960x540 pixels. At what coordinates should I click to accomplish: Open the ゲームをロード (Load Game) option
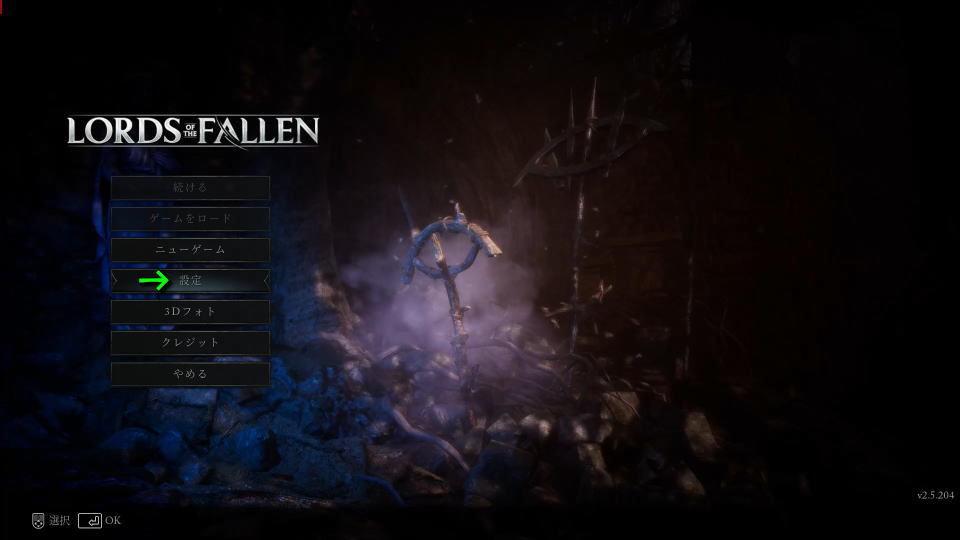tap(190, 218)
